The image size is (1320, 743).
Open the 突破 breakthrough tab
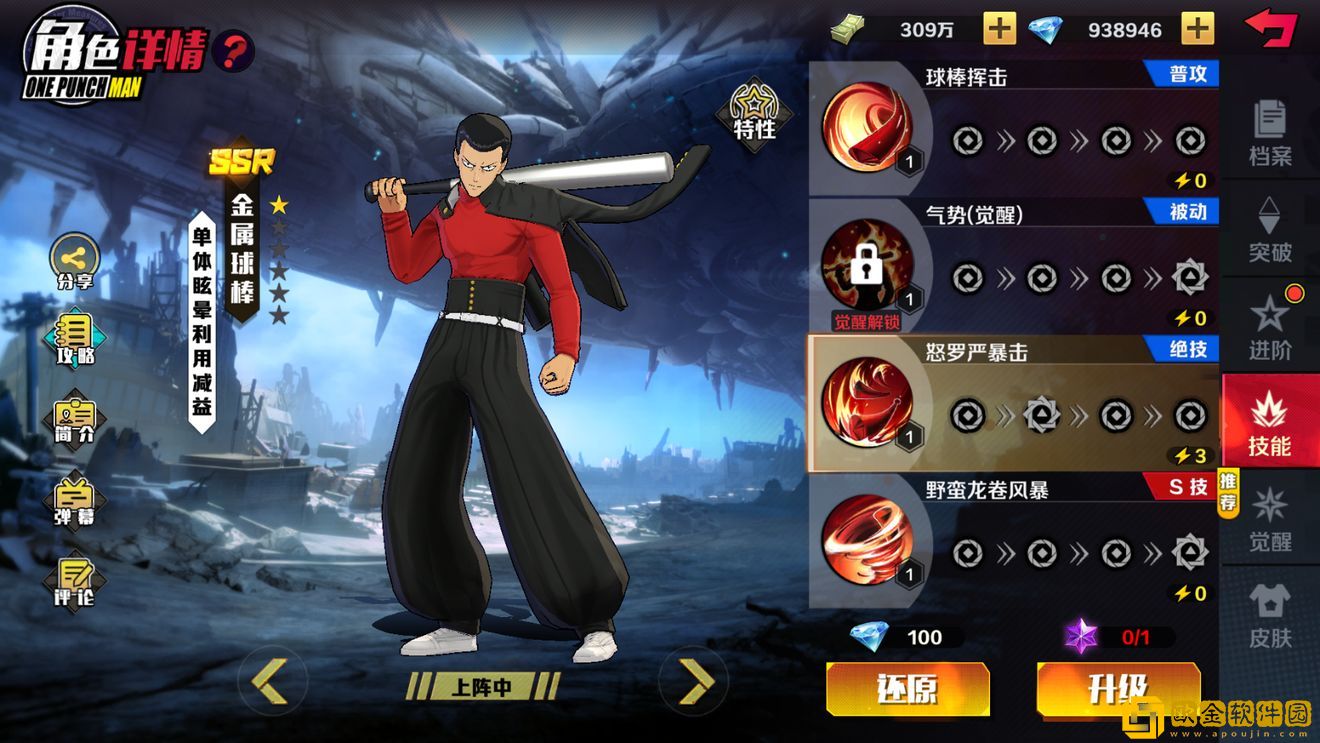coord(1270,229)
